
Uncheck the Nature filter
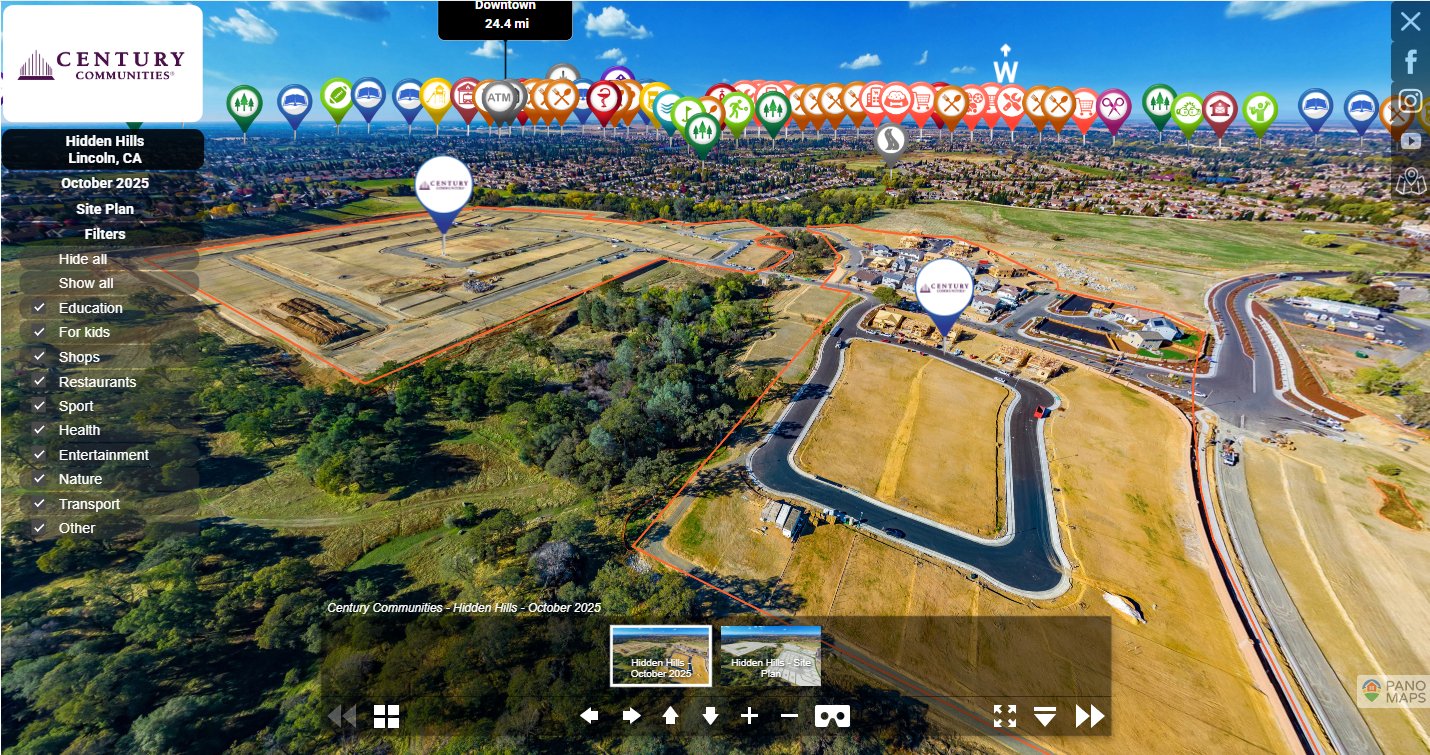[39, 479]
